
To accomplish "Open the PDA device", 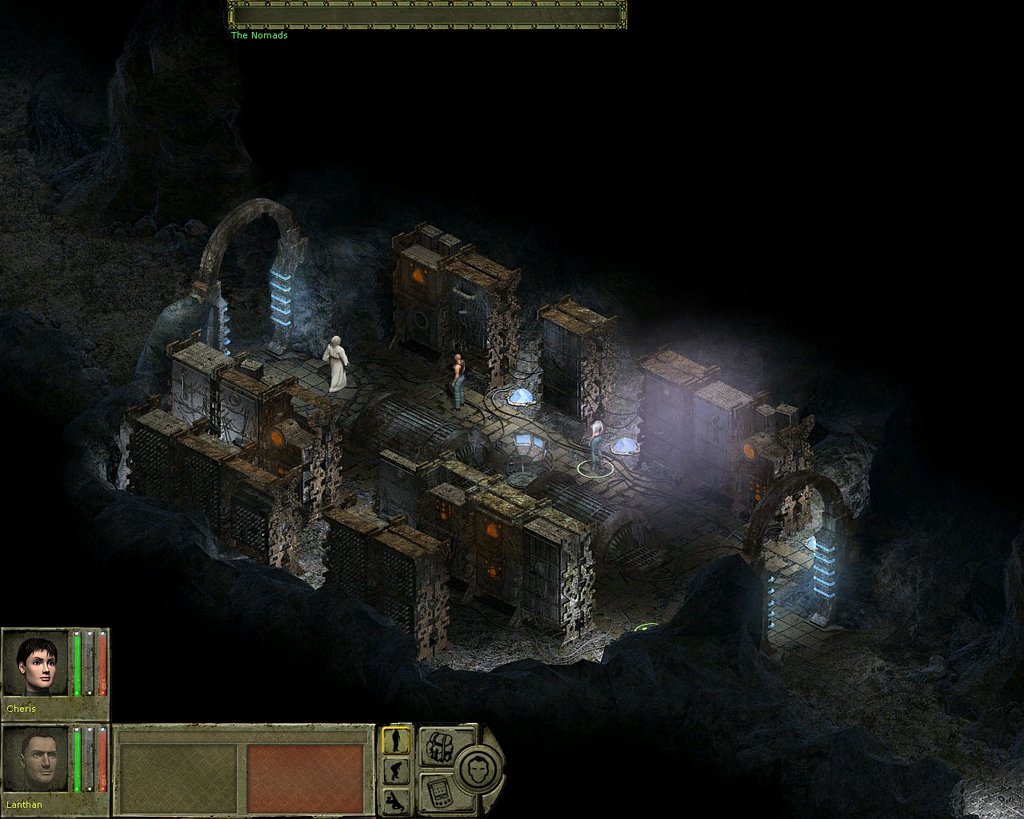I will pyautogui.click(x=437, y=792).
